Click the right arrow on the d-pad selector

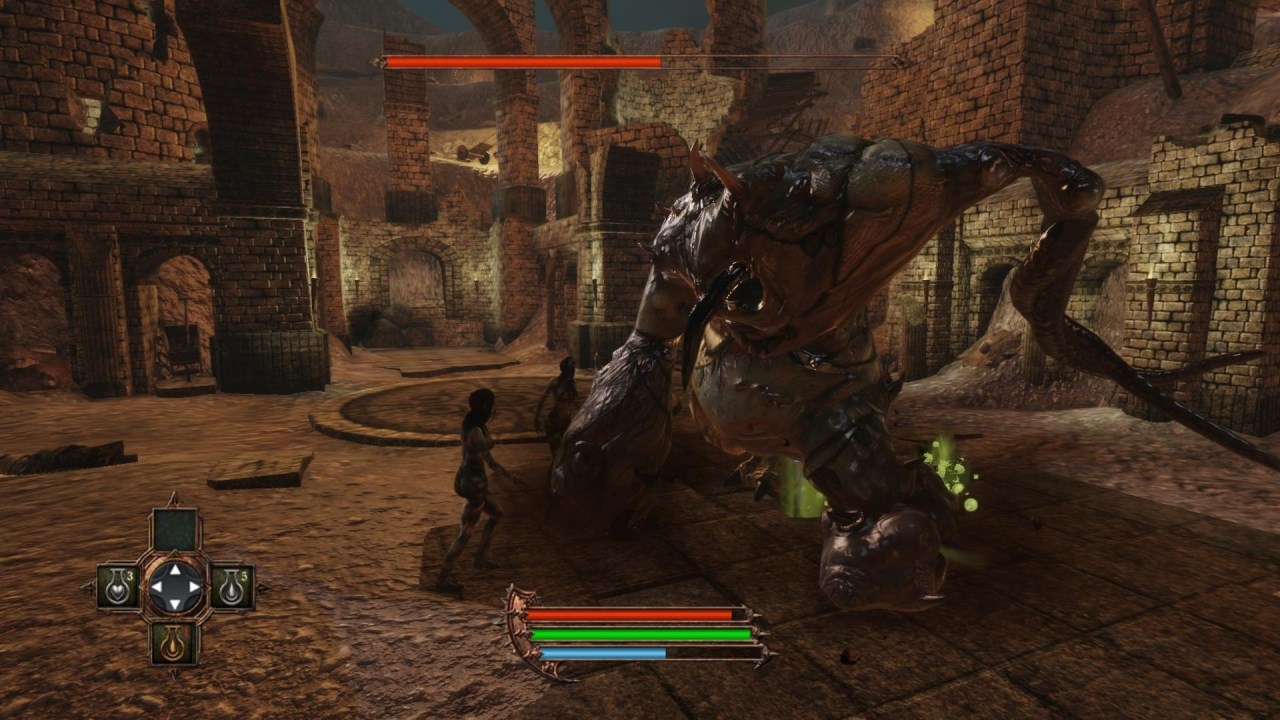click(x=193, y=588)
